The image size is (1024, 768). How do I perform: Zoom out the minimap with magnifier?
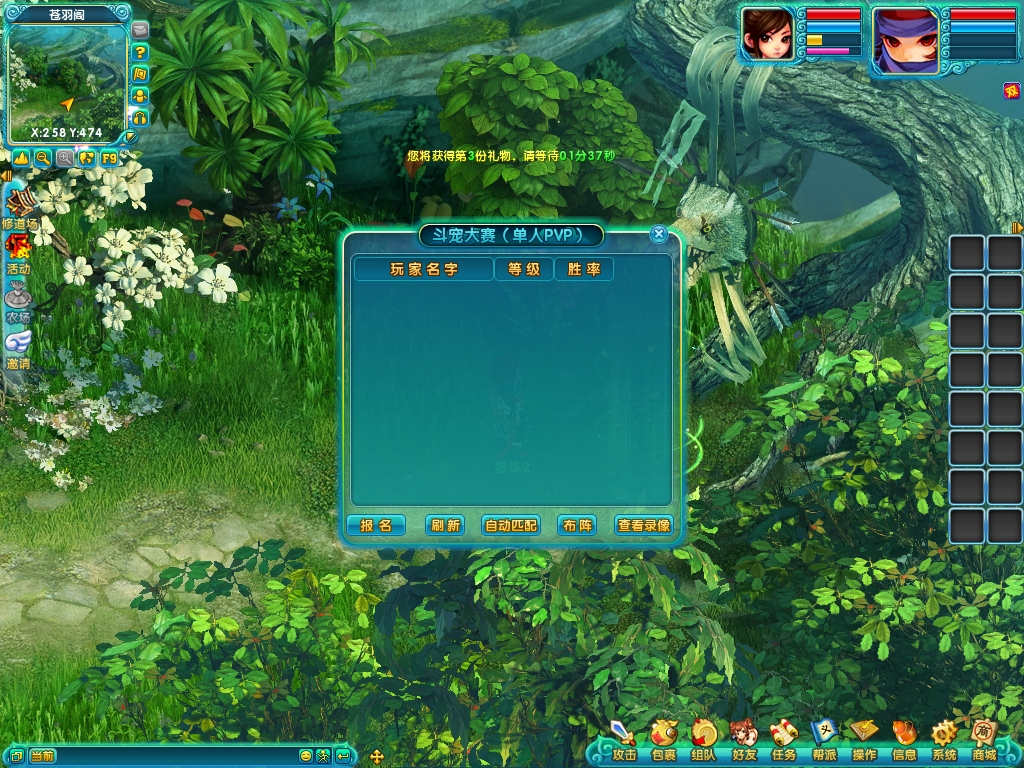click(43, 158)
